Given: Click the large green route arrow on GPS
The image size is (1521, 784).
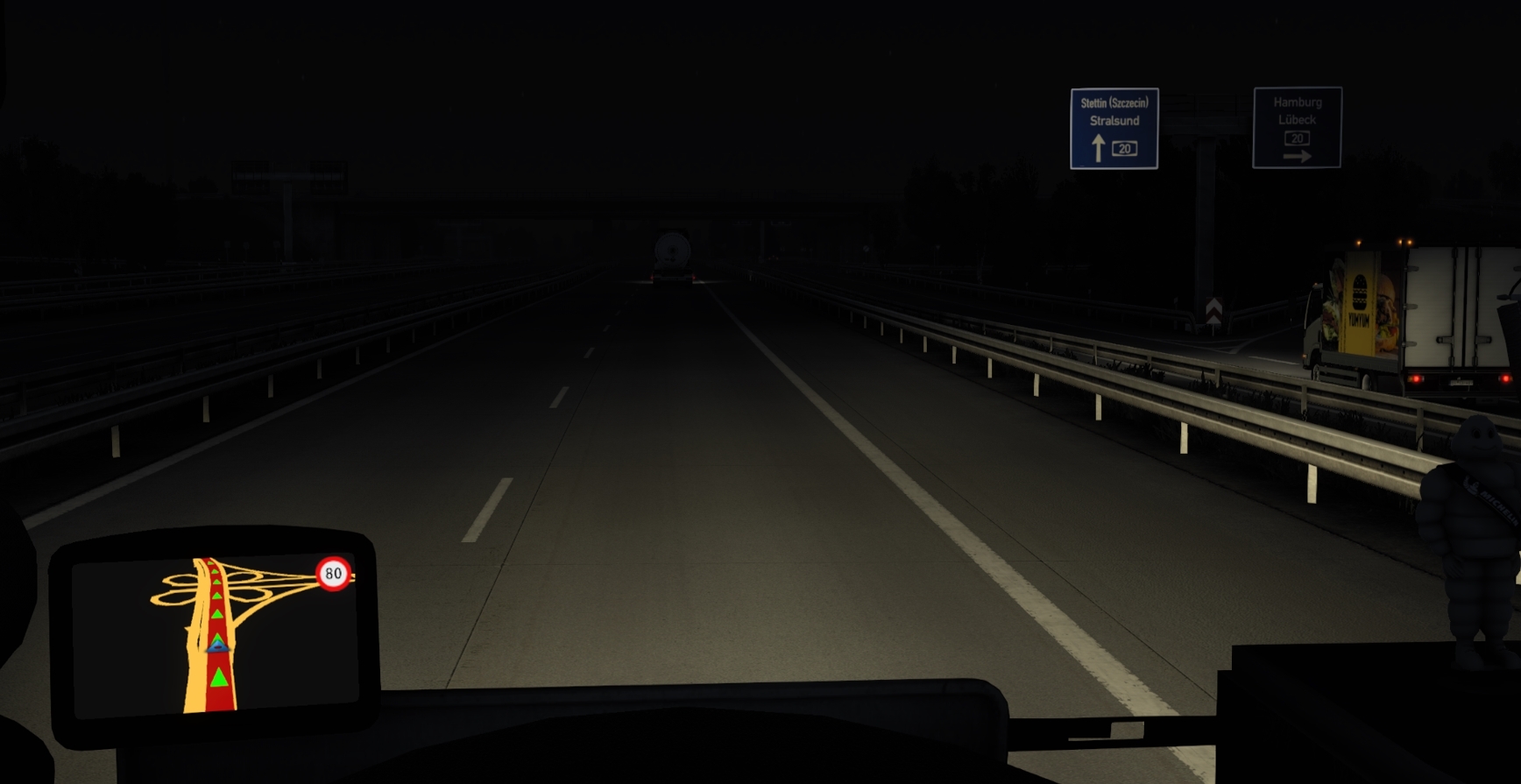Looking at the screenshot, I should click(x=218, y=679).
